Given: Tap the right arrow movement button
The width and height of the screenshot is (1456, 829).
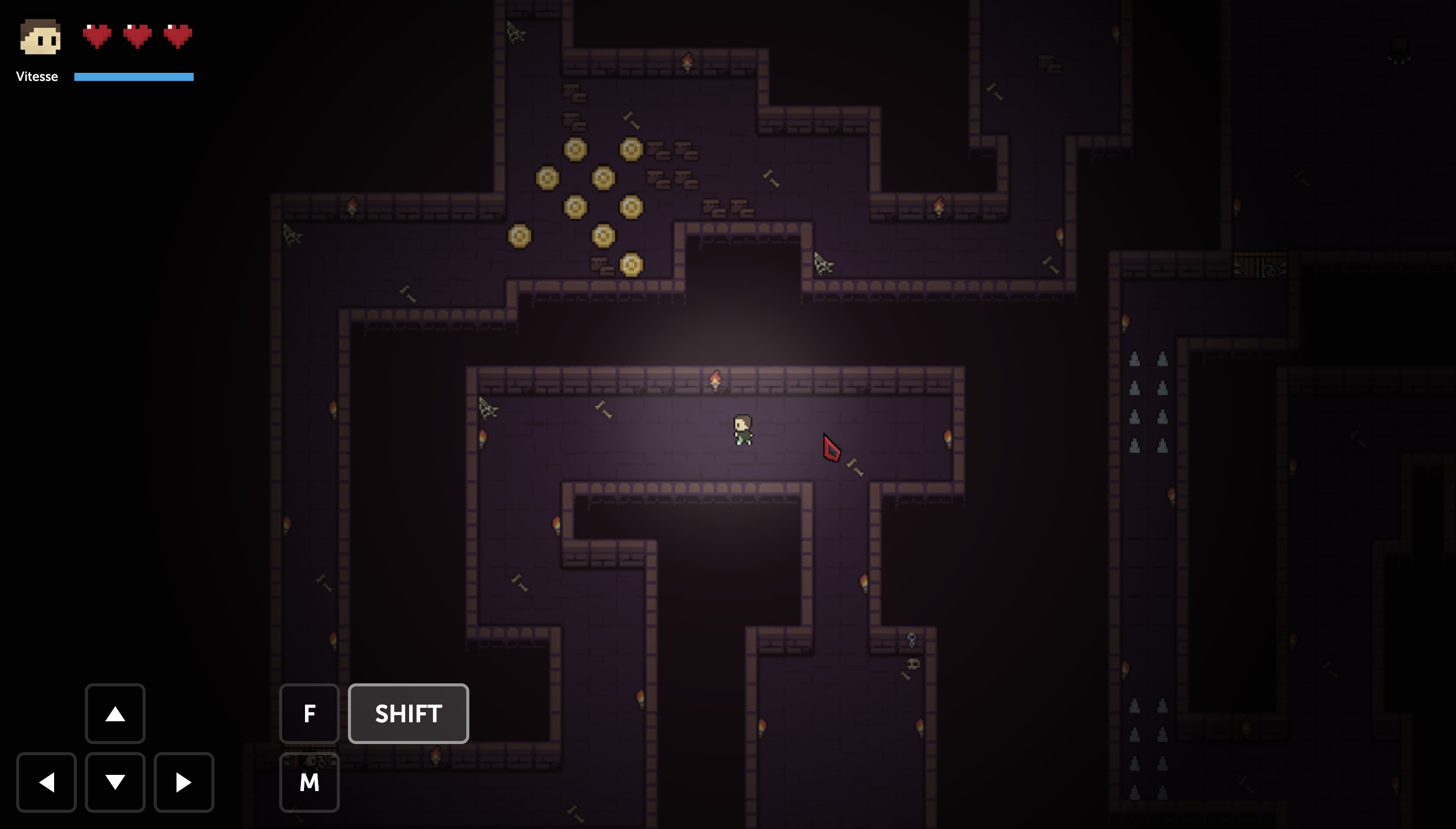Looking at the screenshot, I should [183, 782].
